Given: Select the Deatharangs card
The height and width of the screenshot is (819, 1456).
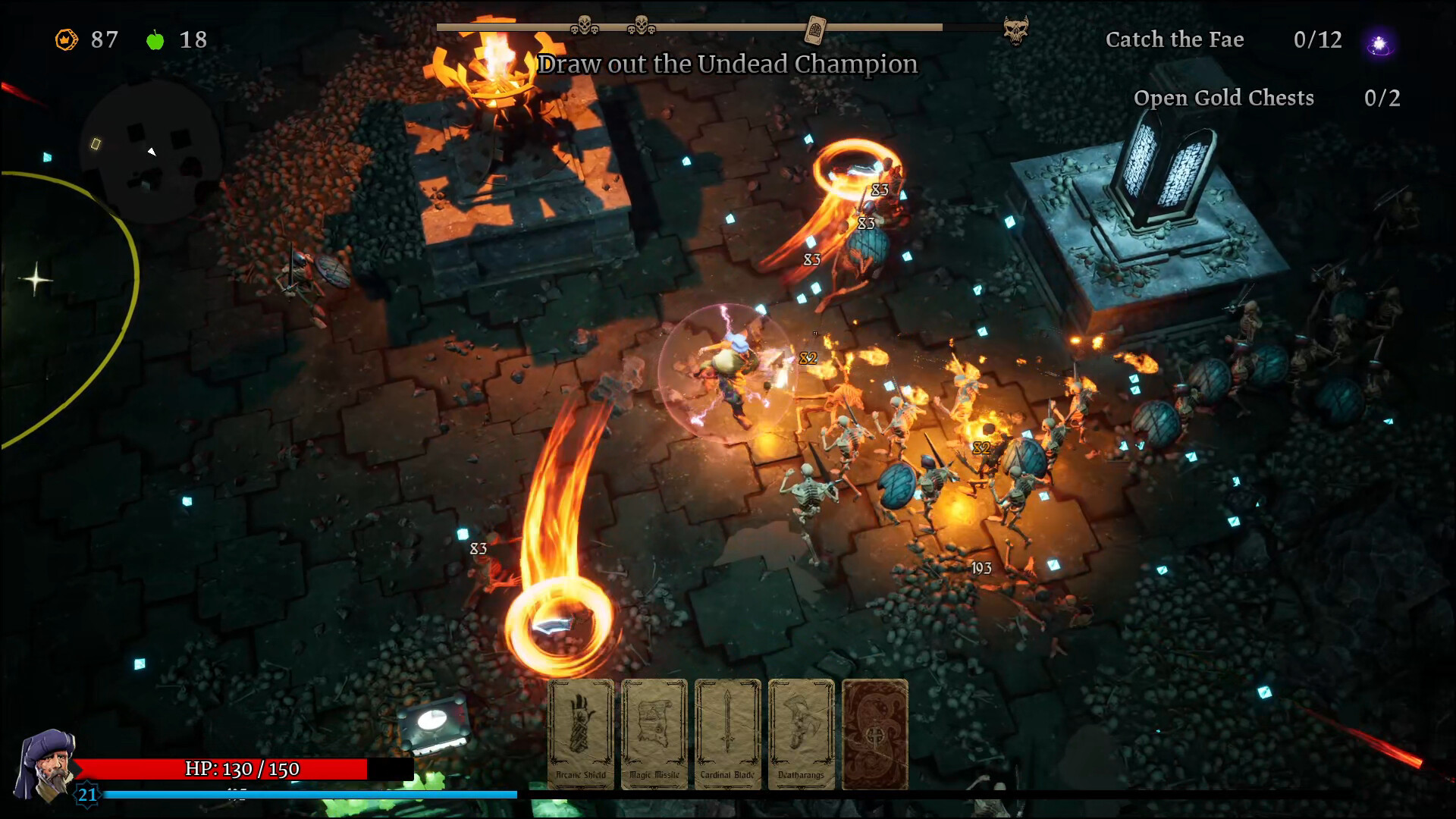Looking at the screenshot, I should [x=801, y=733].
